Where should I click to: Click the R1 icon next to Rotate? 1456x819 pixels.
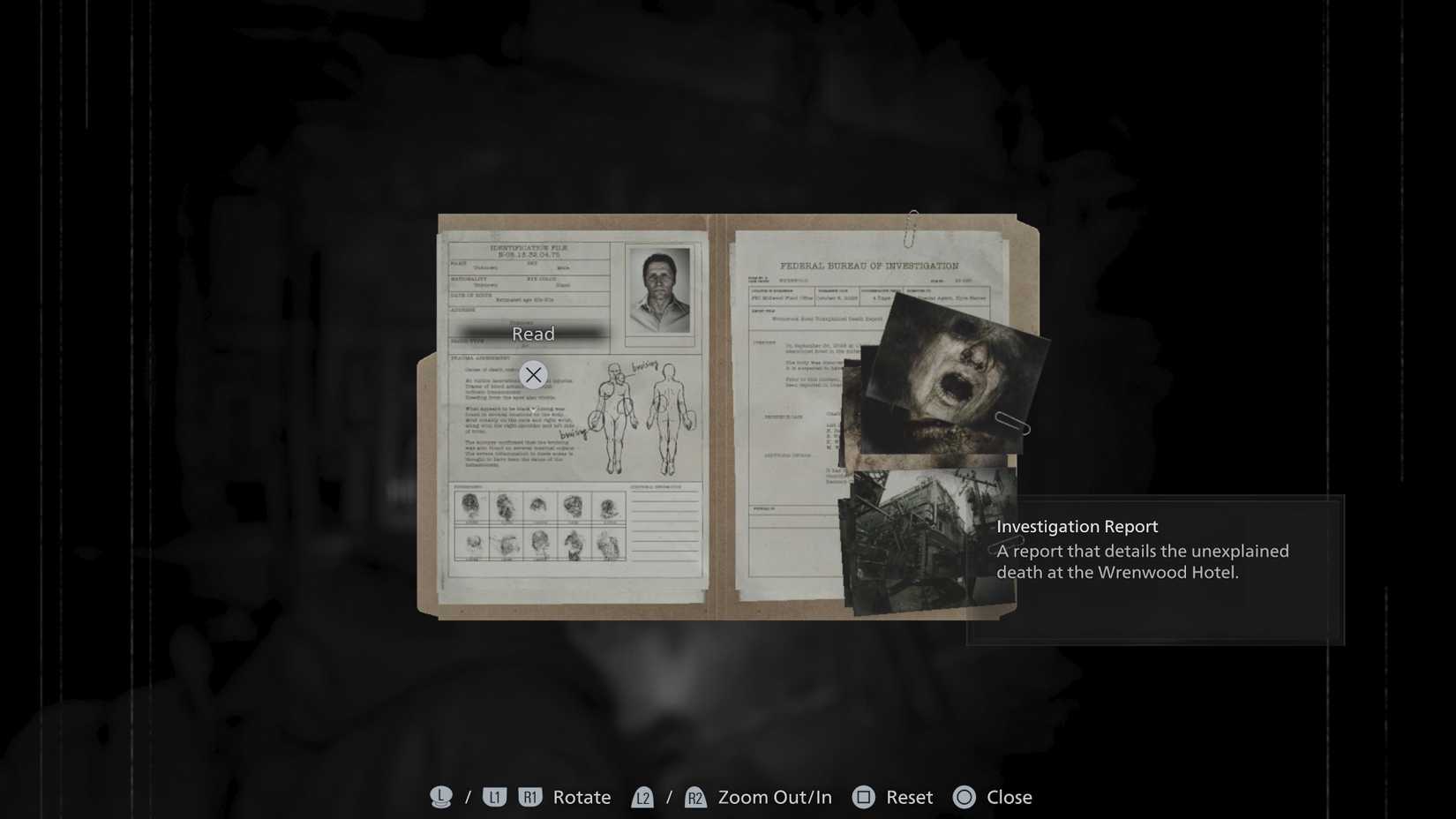(530, 797)
